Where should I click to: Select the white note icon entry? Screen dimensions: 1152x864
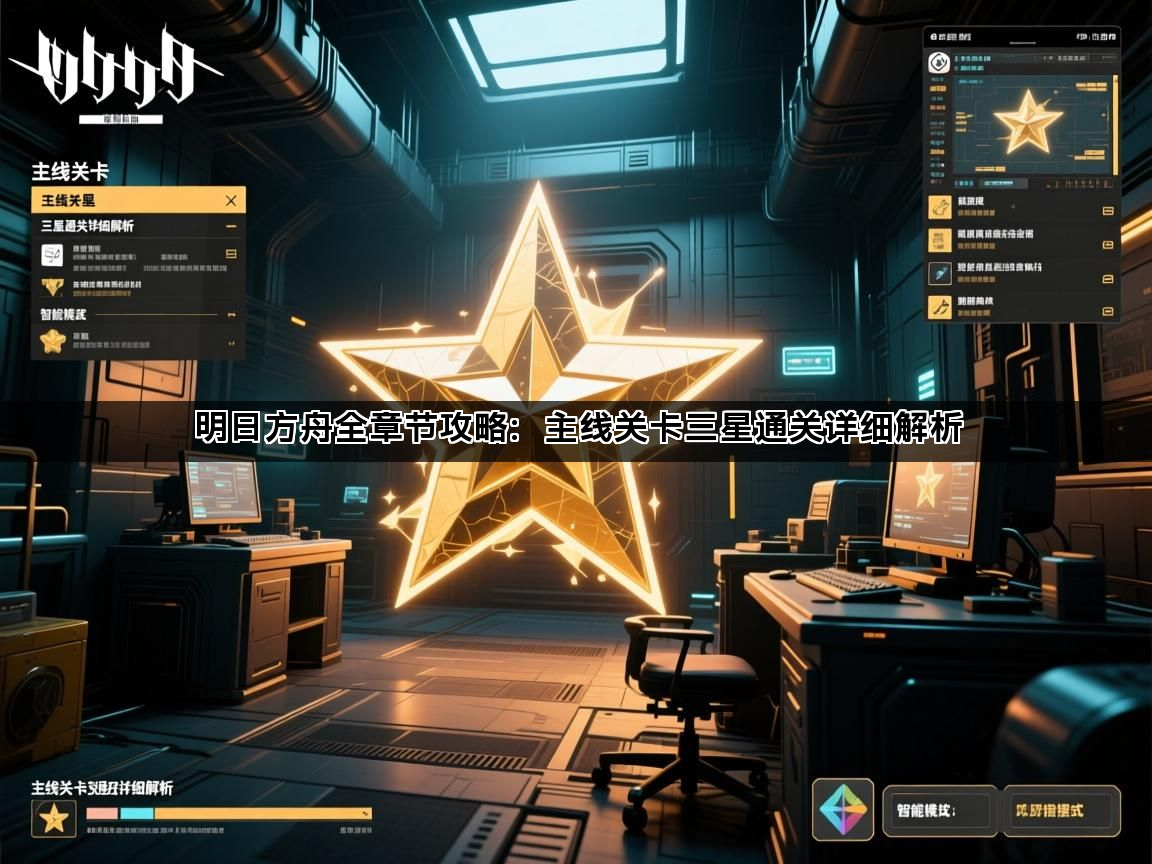tap(53, 255)
